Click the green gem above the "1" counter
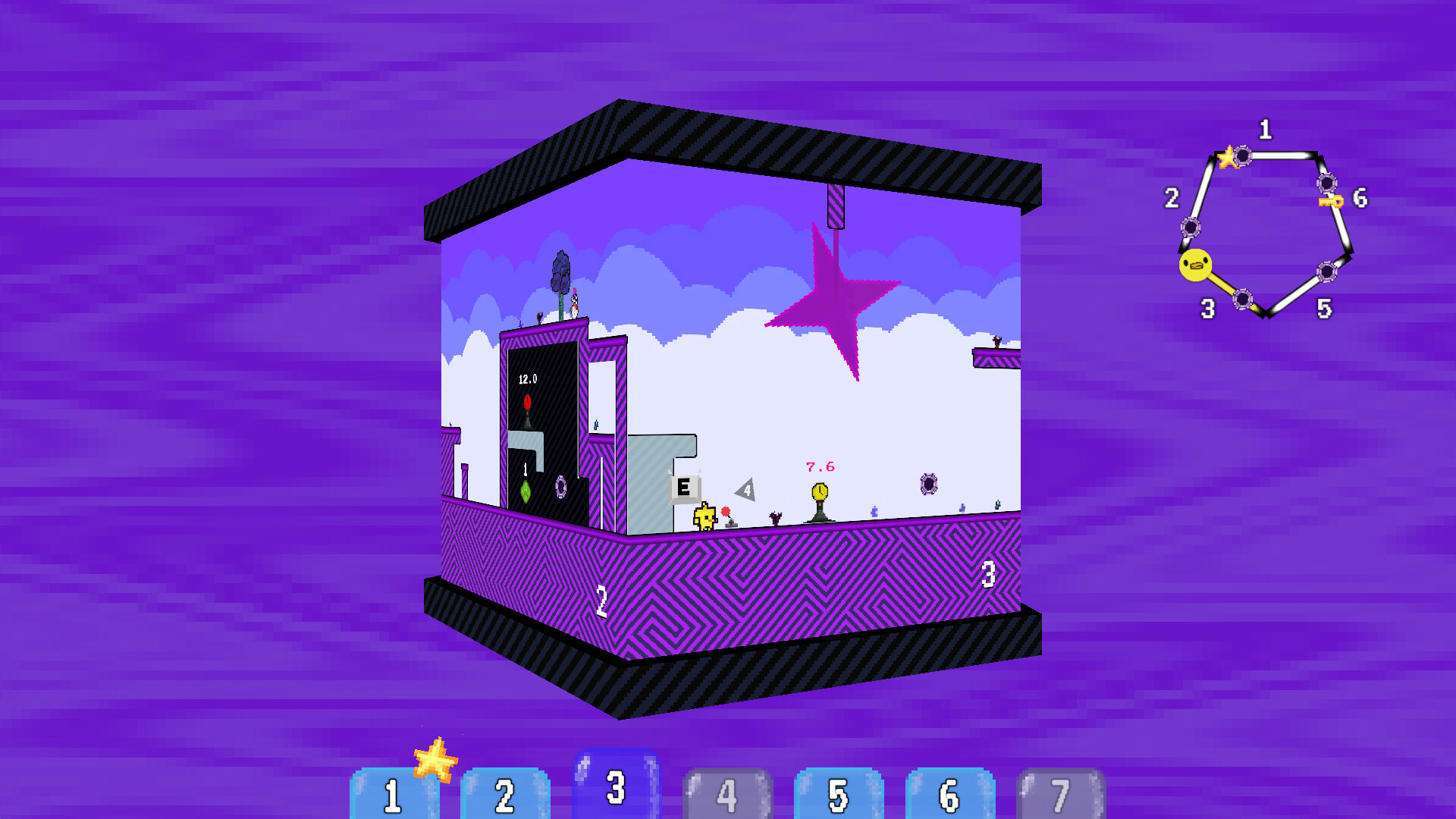Viewport: 1456px width, 819px height. pyautogui.click(x=526, y=491)
